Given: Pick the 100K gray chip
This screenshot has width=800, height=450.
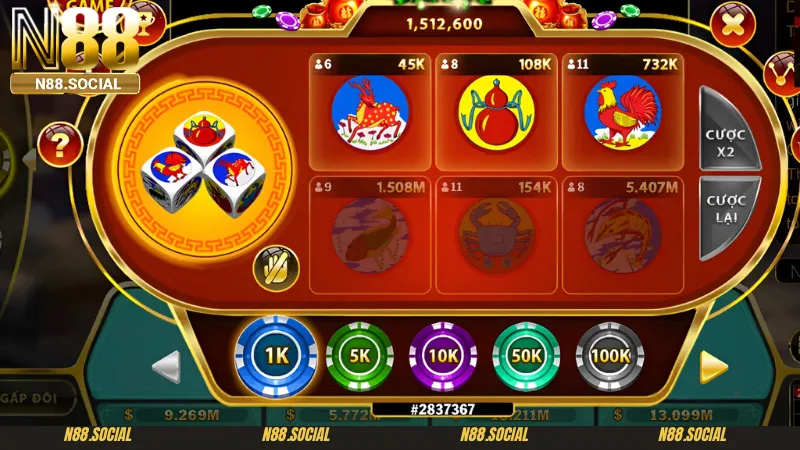Looking at the screenshot, I should (x=610, y=355).
